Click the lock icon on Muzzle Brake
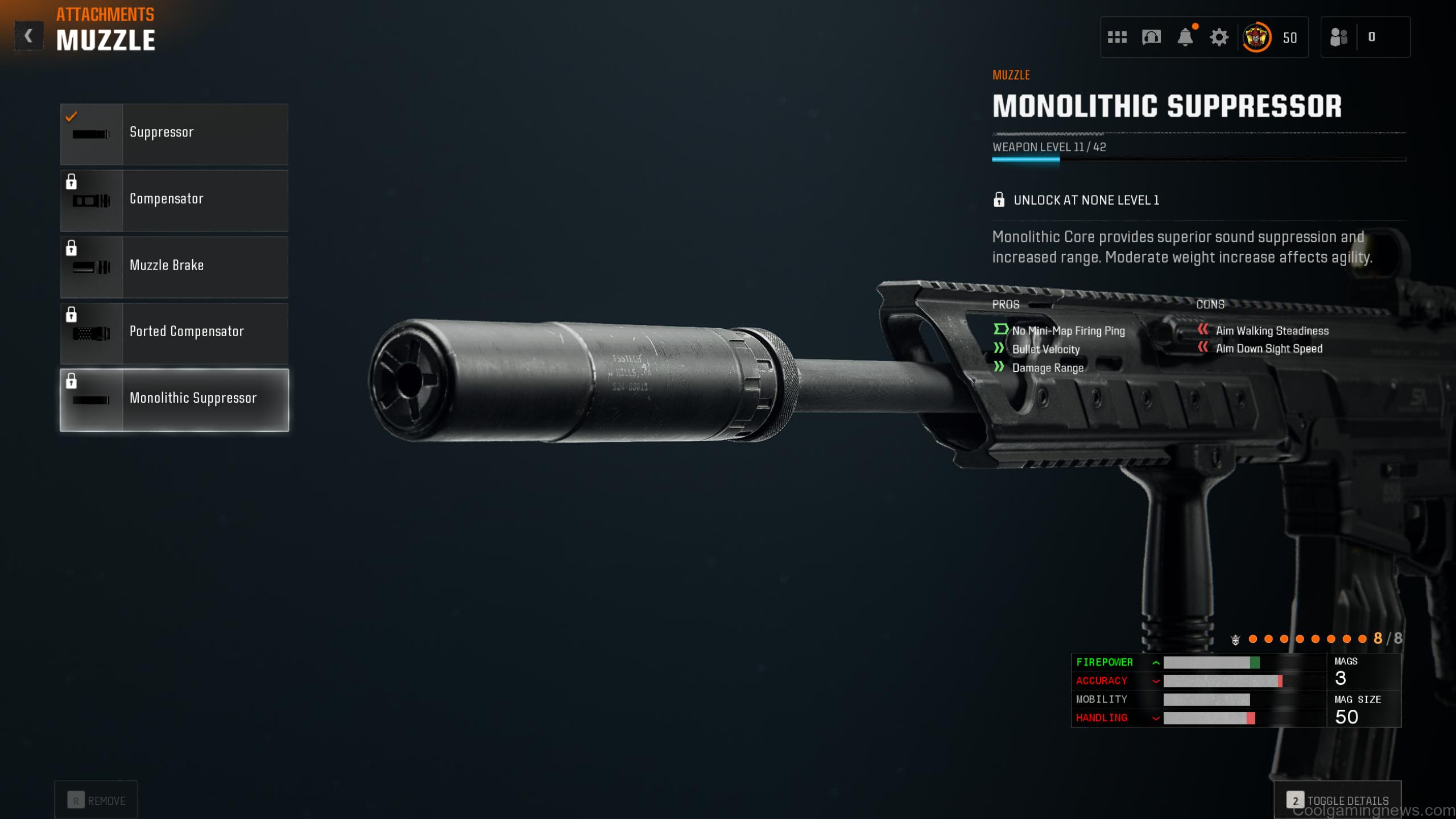The width and height of the screenshot is (1456, 819). (x=72, y=249)
